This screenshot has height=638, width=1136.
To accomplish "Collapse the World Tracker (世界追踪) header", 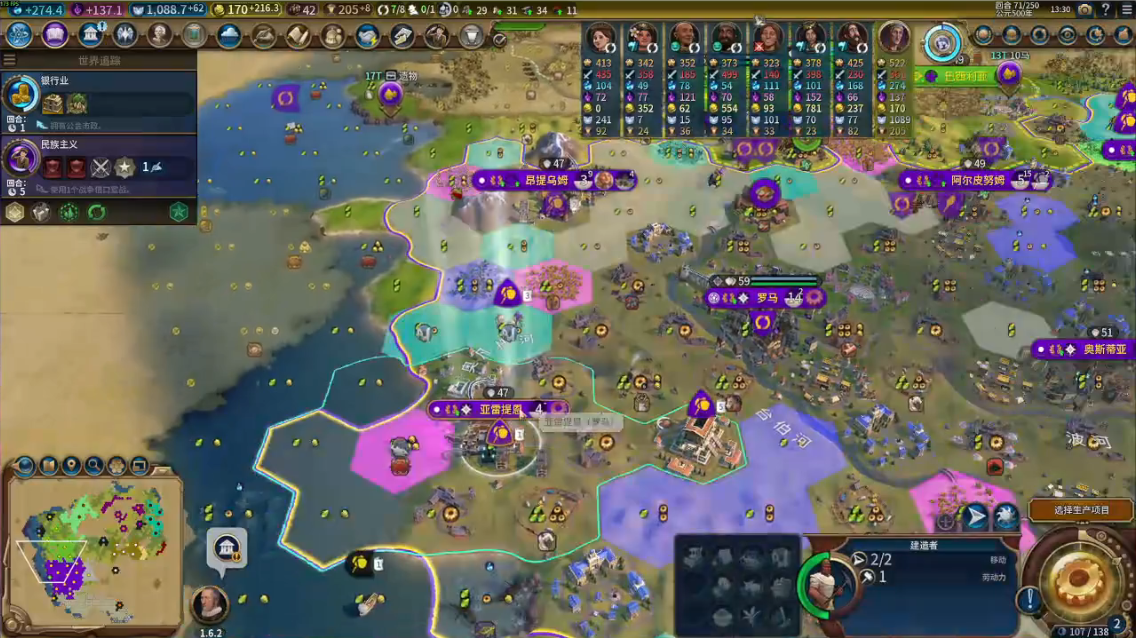I will [x=99, y=60].
